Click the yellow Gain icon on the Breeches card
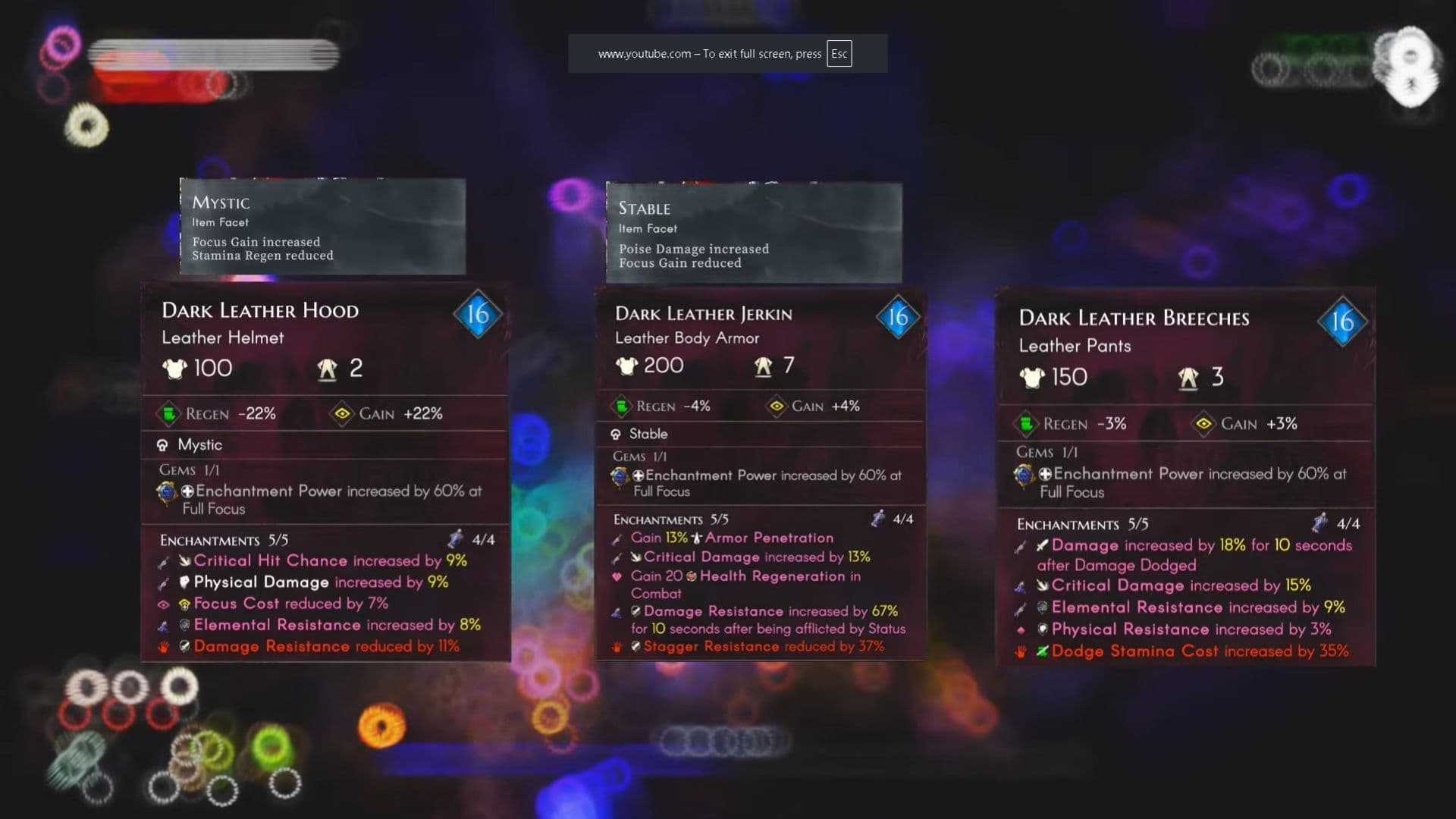The image size is (1456, 819). click(x=1203, y=424)
